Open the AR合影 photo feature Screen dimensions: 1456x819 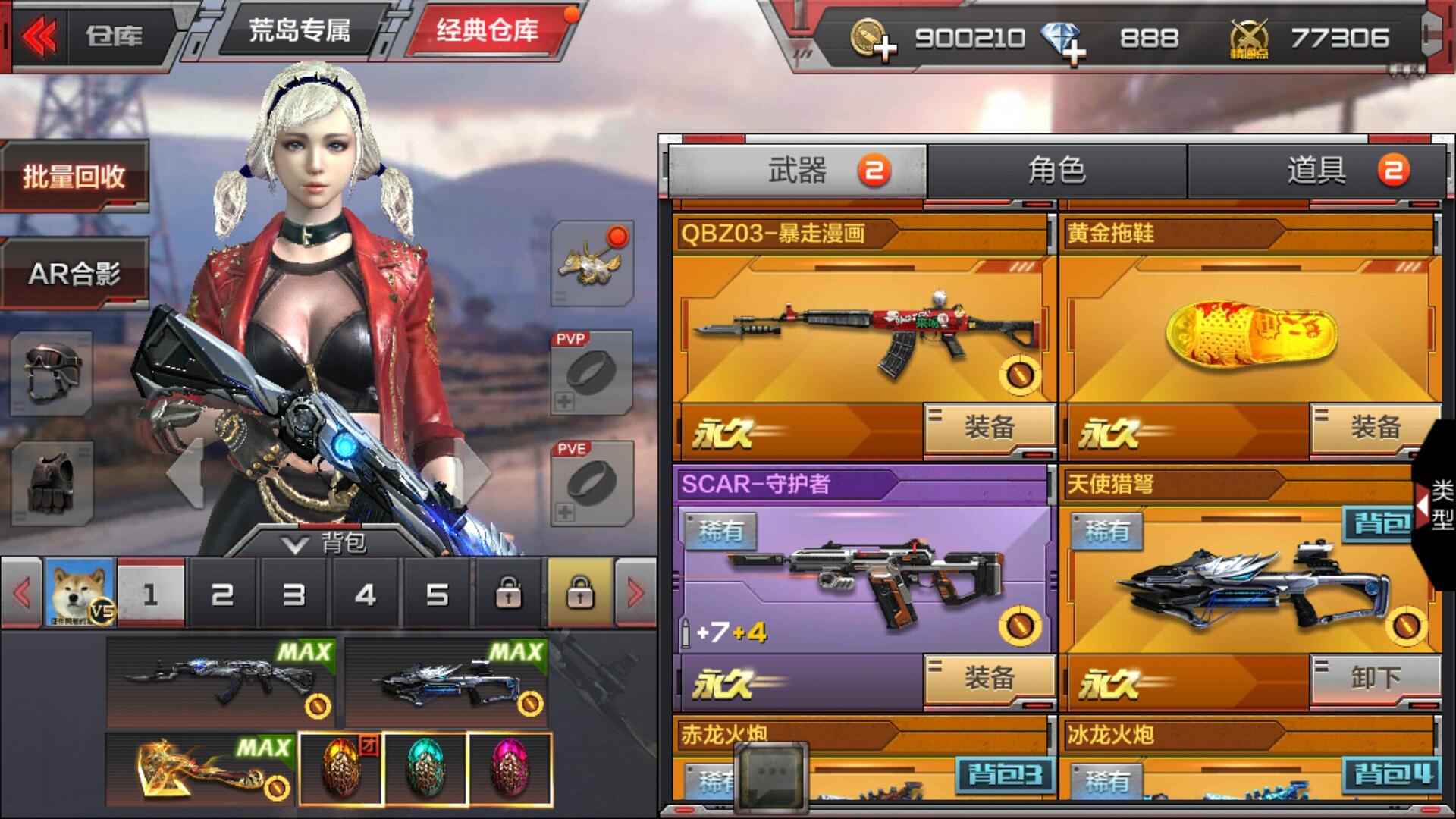point(74,273)
